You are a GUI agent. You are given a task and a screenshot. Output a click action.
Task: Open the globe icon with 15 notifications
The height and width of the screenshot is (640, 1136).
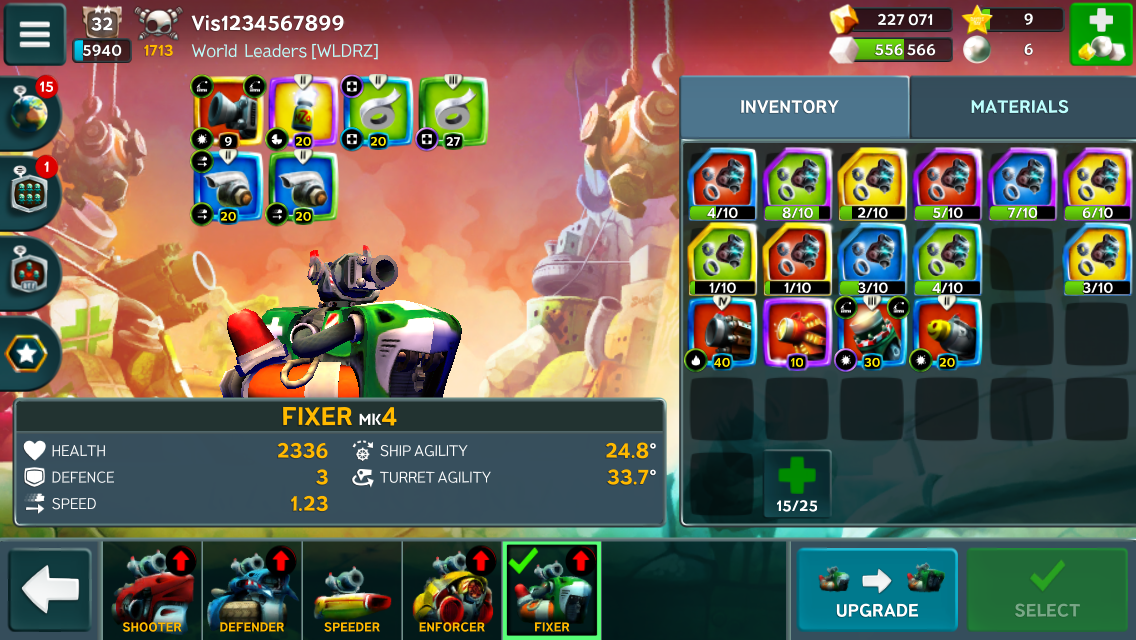tap(30, 112)
